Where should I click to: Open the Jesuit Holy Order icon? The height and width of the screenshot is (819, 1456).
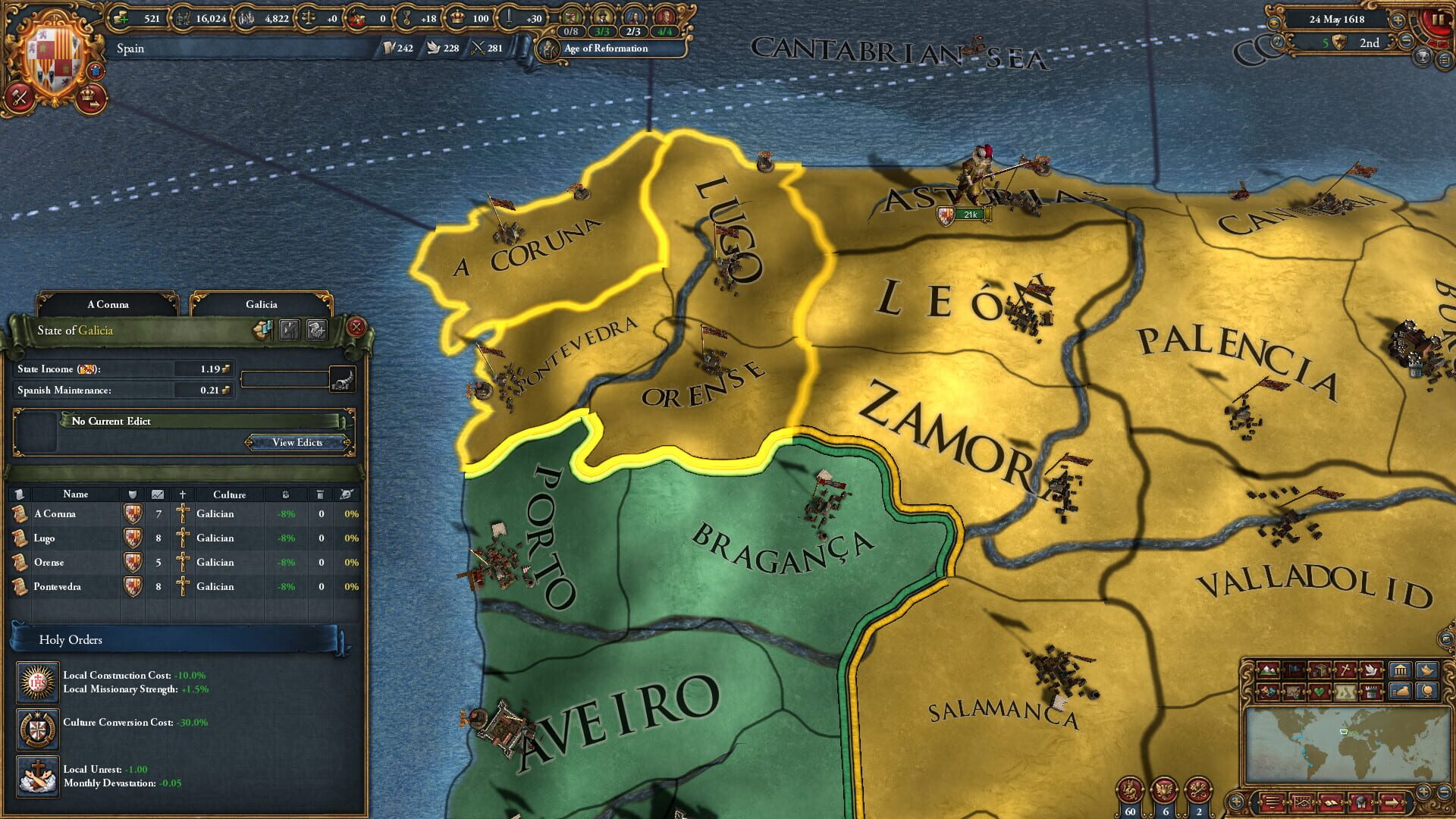[38, 682]
